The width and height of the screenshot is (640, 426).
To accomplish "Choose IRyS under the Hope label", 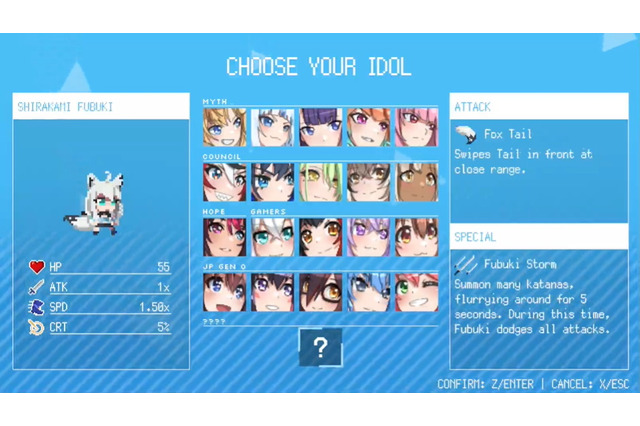I will click(x=224, y=238).
